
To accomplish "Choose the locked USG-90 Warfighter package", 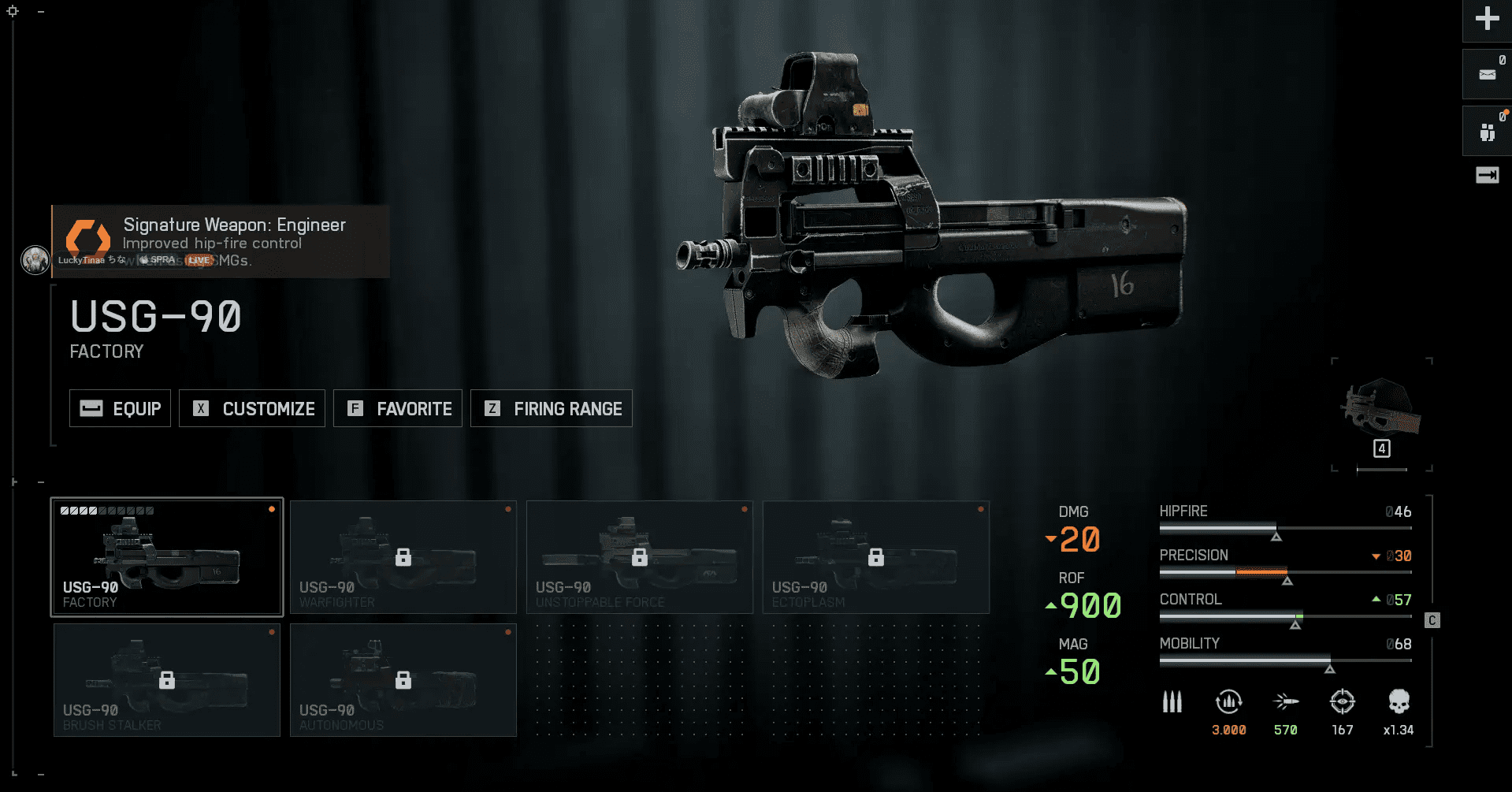I will (403, 557).
